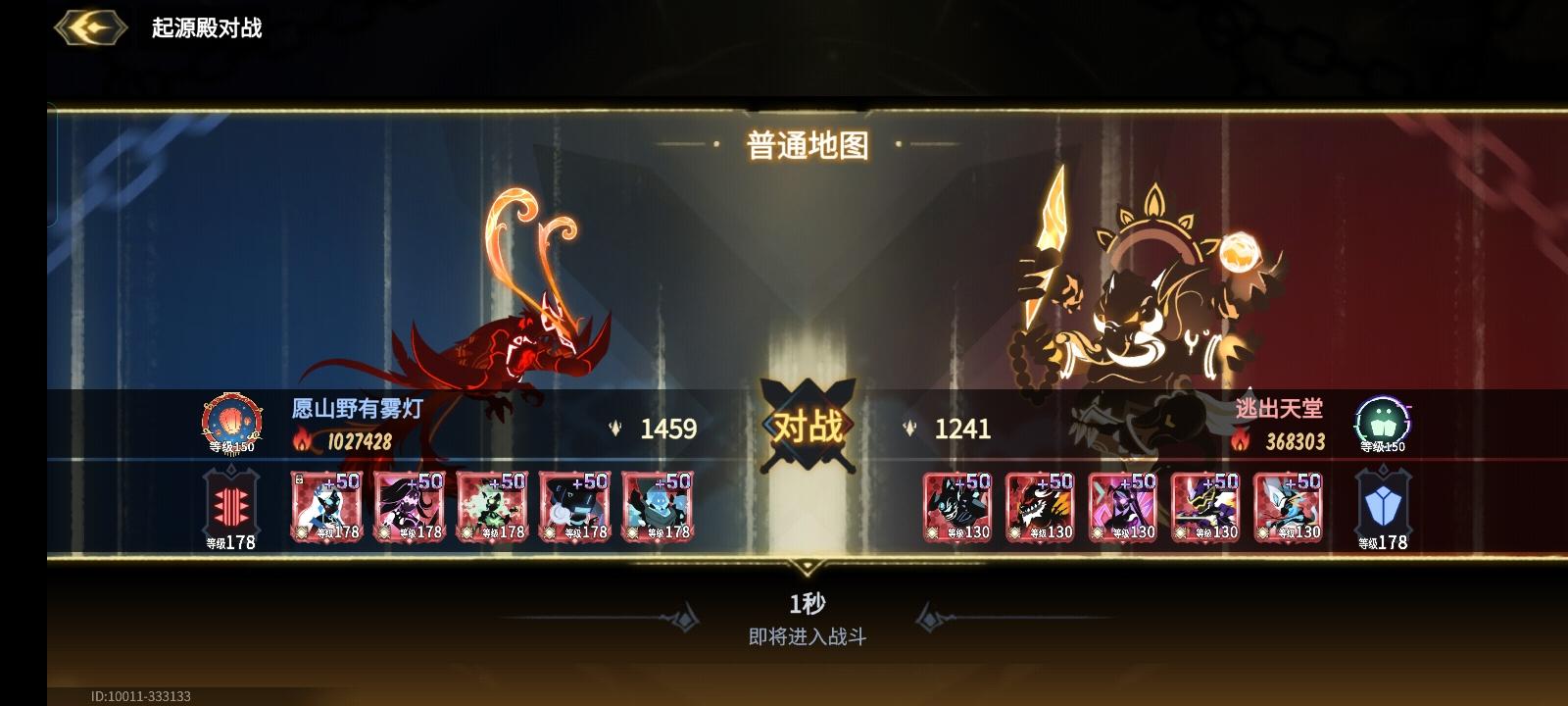Open the first left-side hero card level 178
The image size is (1568, 706).
point(327,506)
